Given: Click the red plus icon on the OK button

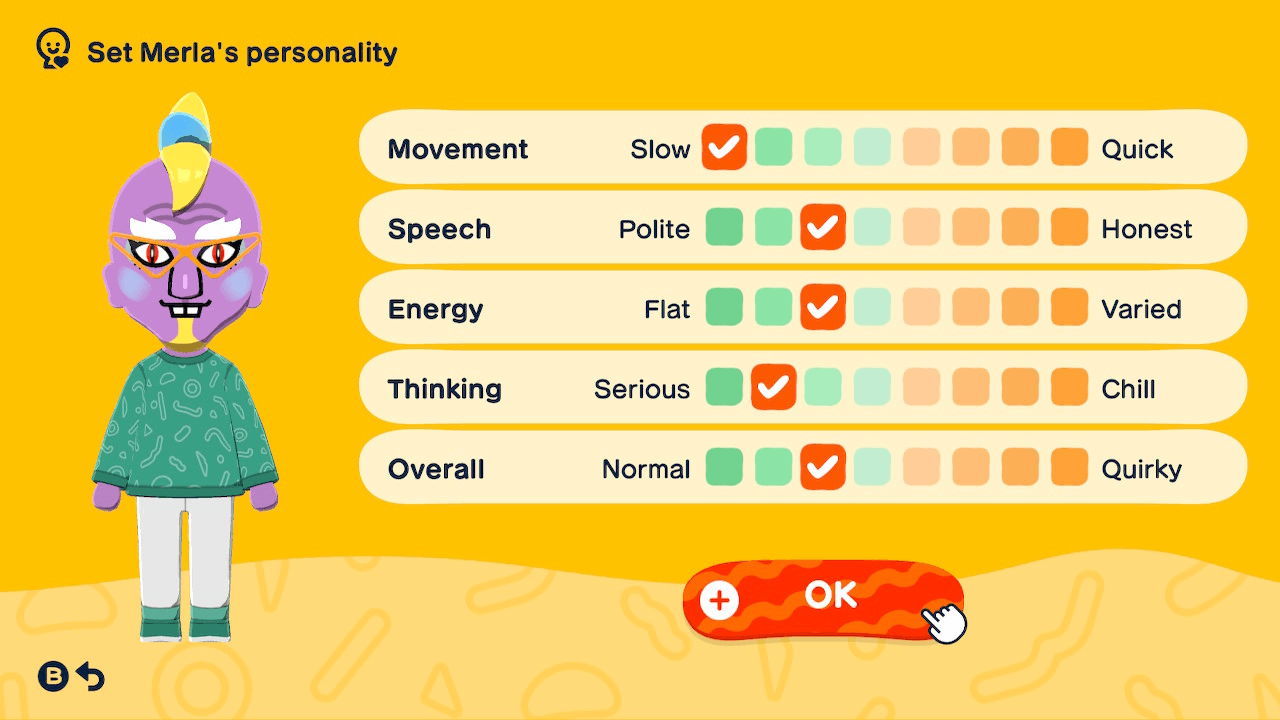Looking at the screenshot, I should tap(718, 601).
